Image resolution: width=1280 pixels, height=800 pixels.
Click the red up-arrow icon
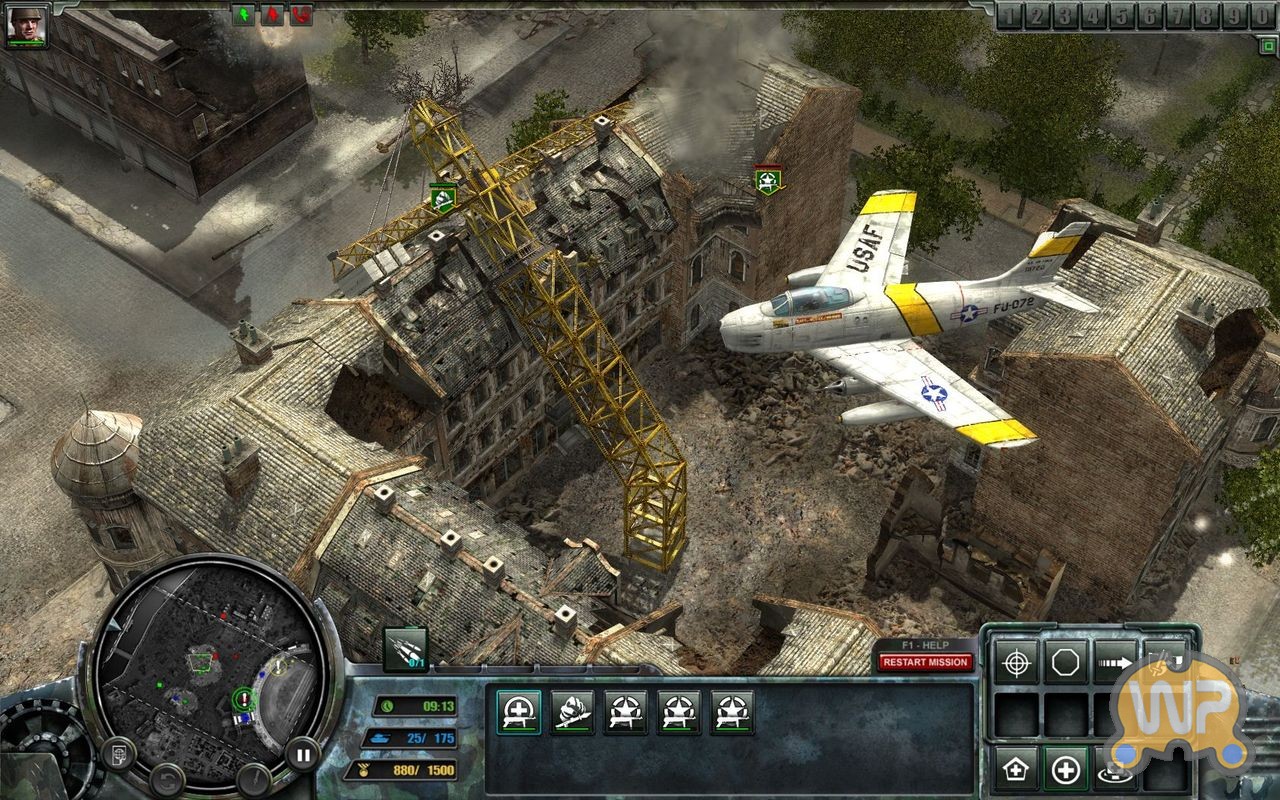[x=272, y=15]
